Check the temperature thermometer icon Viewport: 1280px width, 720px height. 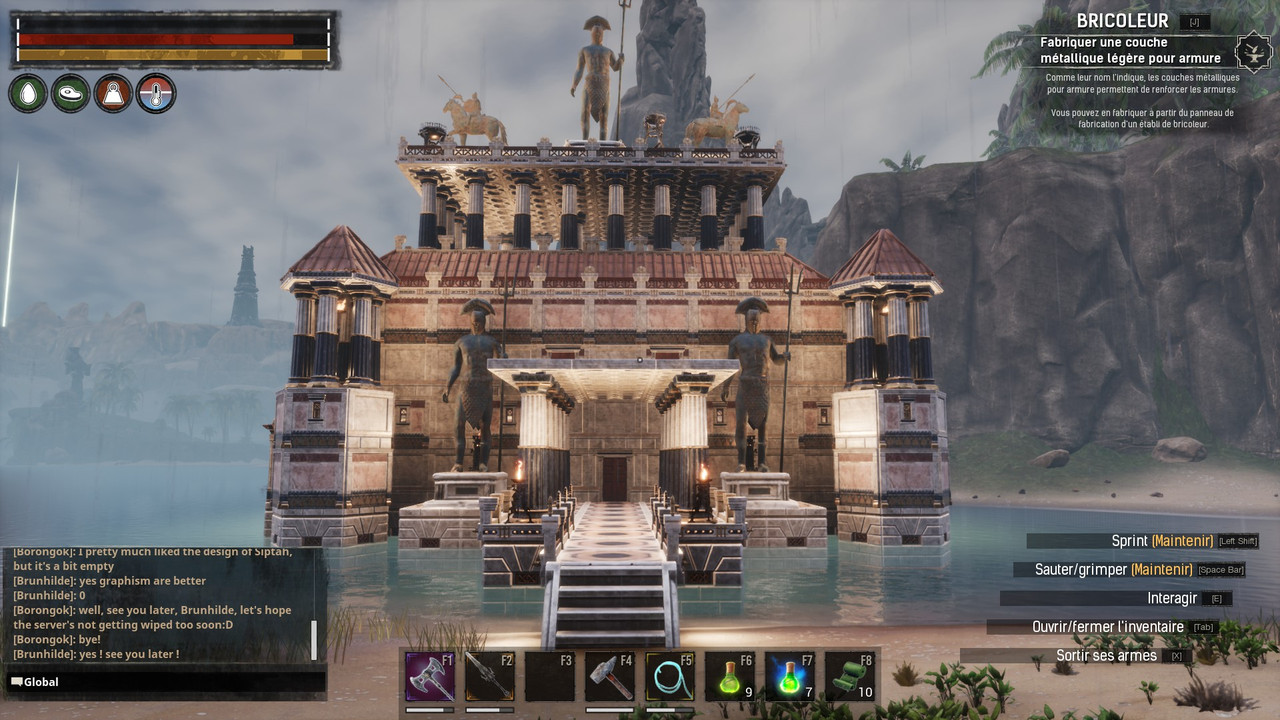(156, 93)
